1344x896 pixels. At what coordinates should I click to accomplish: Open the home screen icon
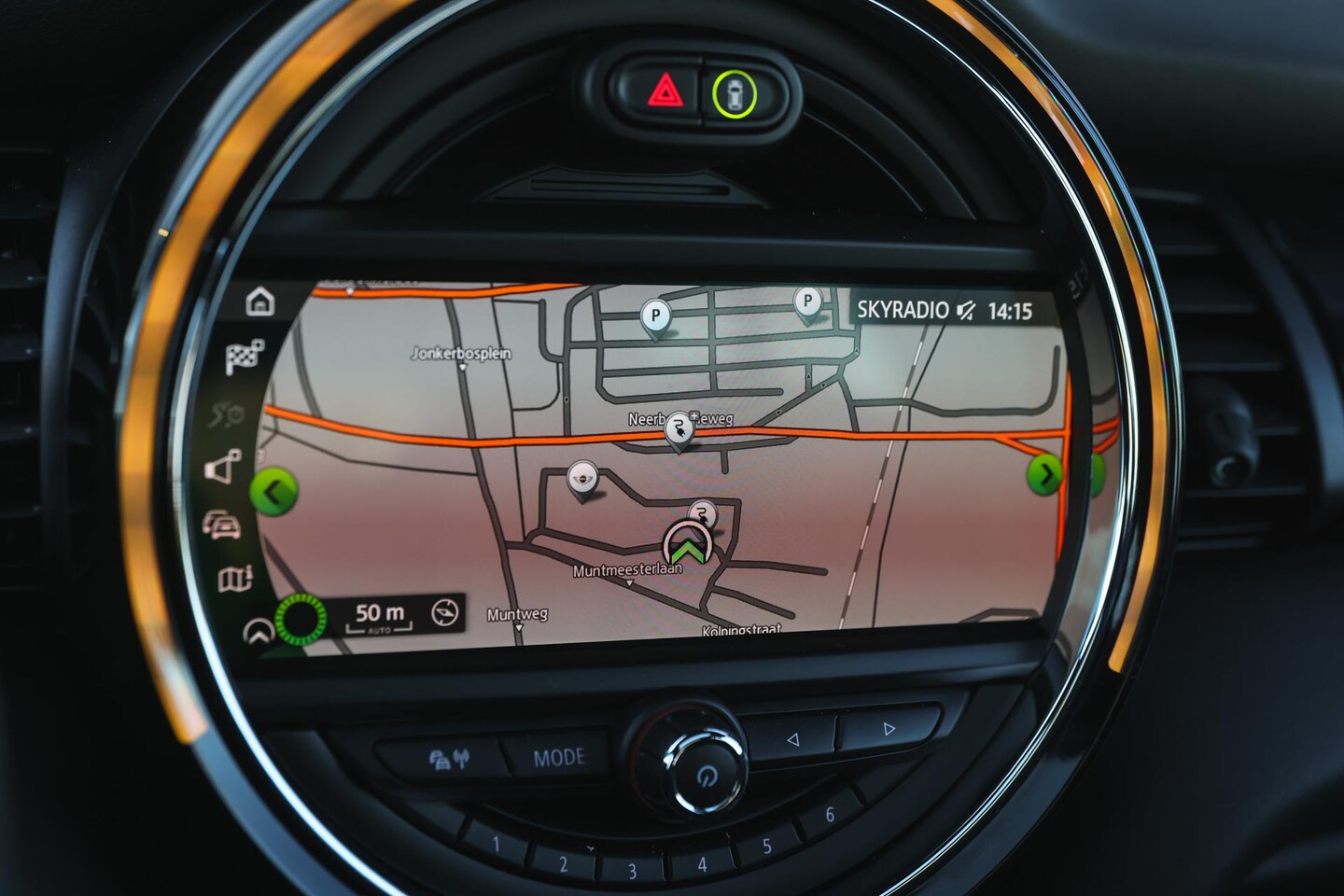(260, 302)
